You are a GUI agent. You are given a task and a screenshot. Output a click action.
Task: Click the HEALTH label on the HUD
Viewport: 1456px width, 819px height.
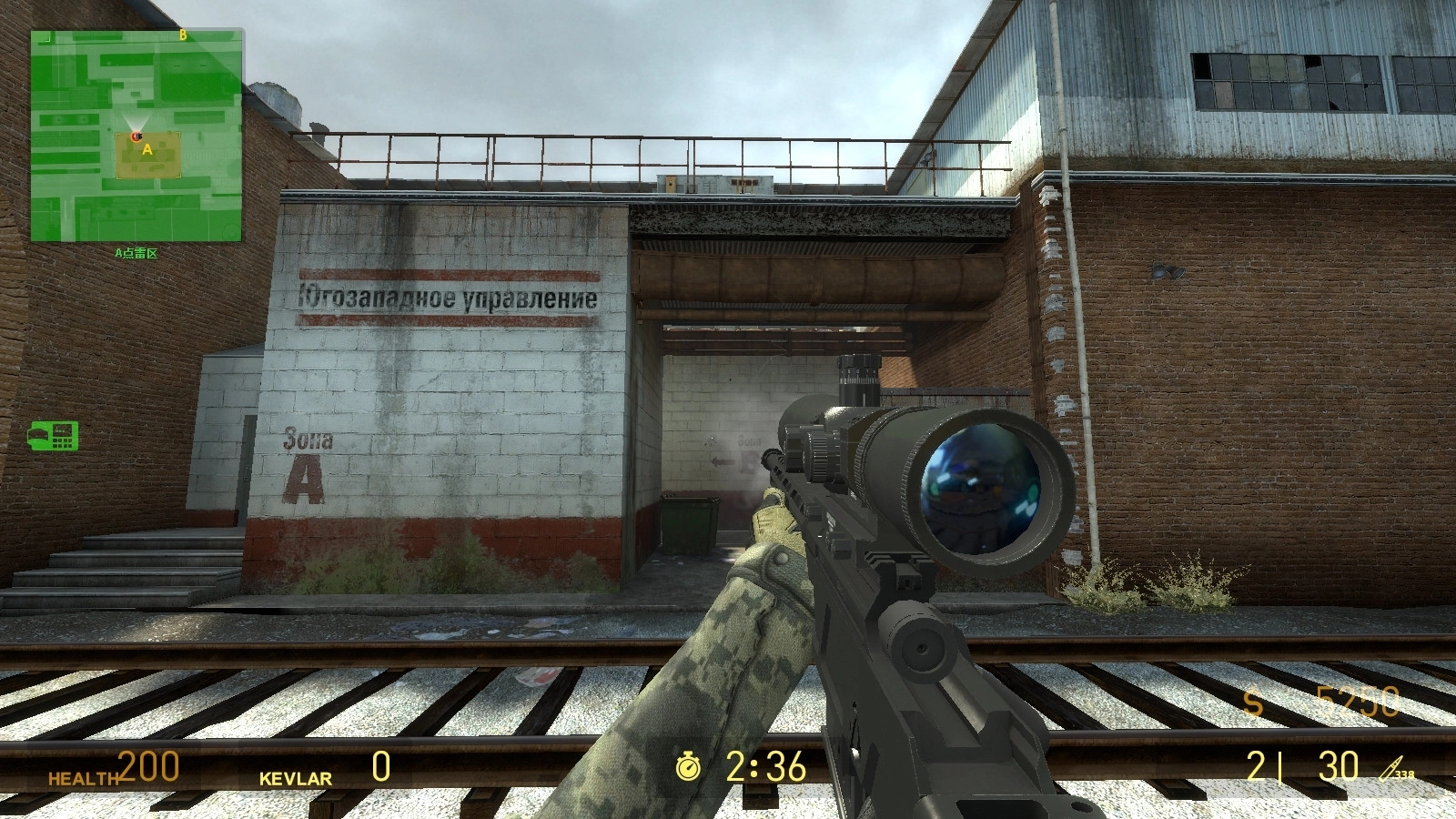[82, 778]
